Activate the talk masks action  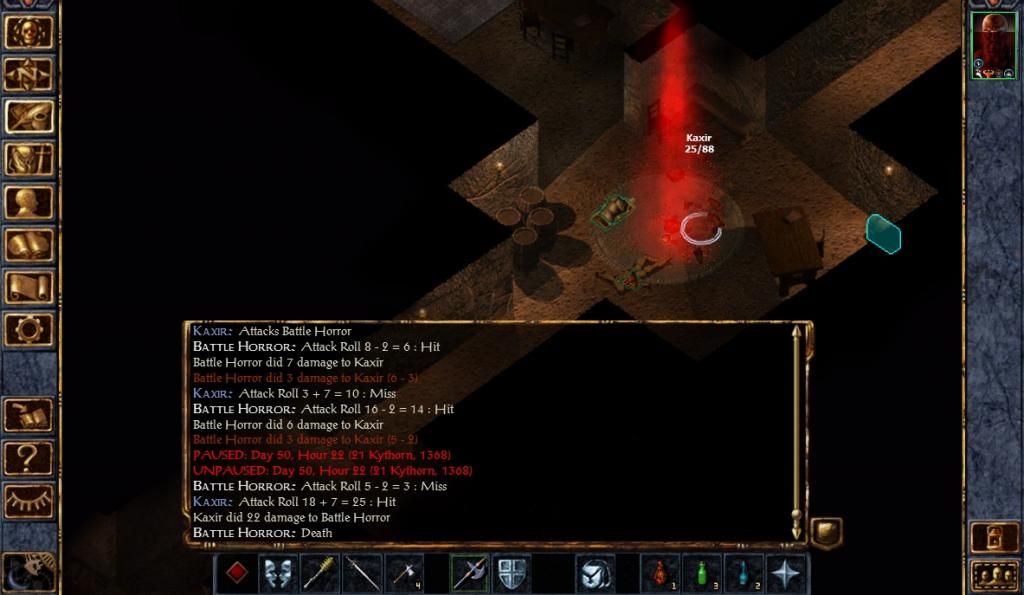[279, 573]
